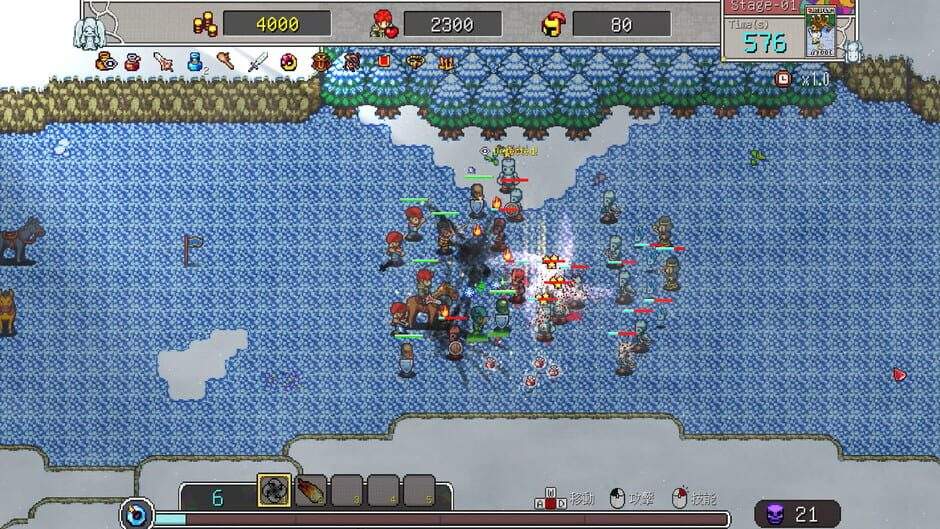Image resolution: width=940 pixels, height=529 pixels.
Task: Toggle the game speed clock icon
Action: [784, 78]
